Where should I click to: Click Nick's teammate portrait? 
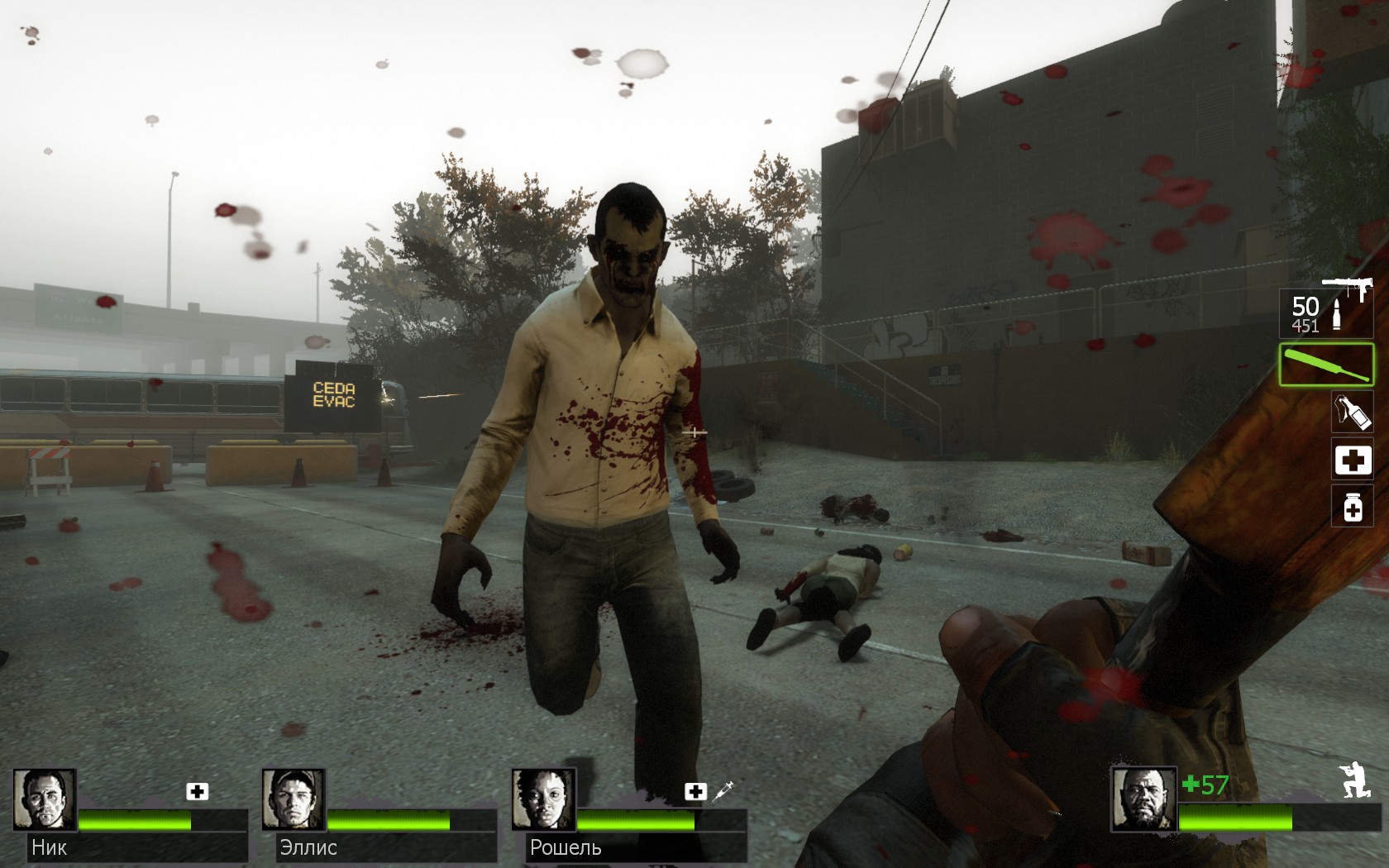(45, 799)
